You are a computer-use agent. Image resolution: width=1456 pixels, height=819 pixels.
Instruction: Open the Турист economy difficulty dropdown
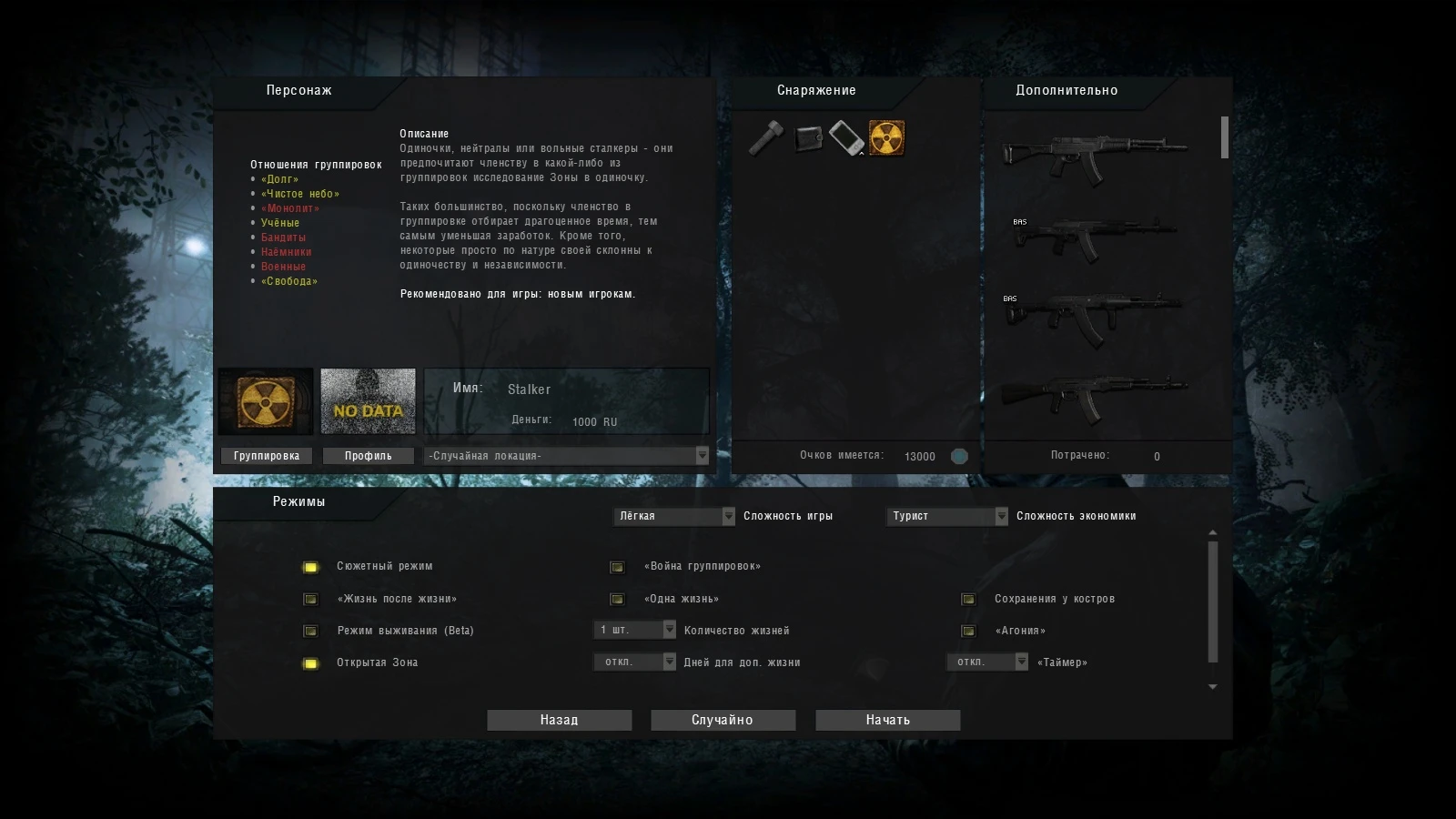tap(946, 516)
